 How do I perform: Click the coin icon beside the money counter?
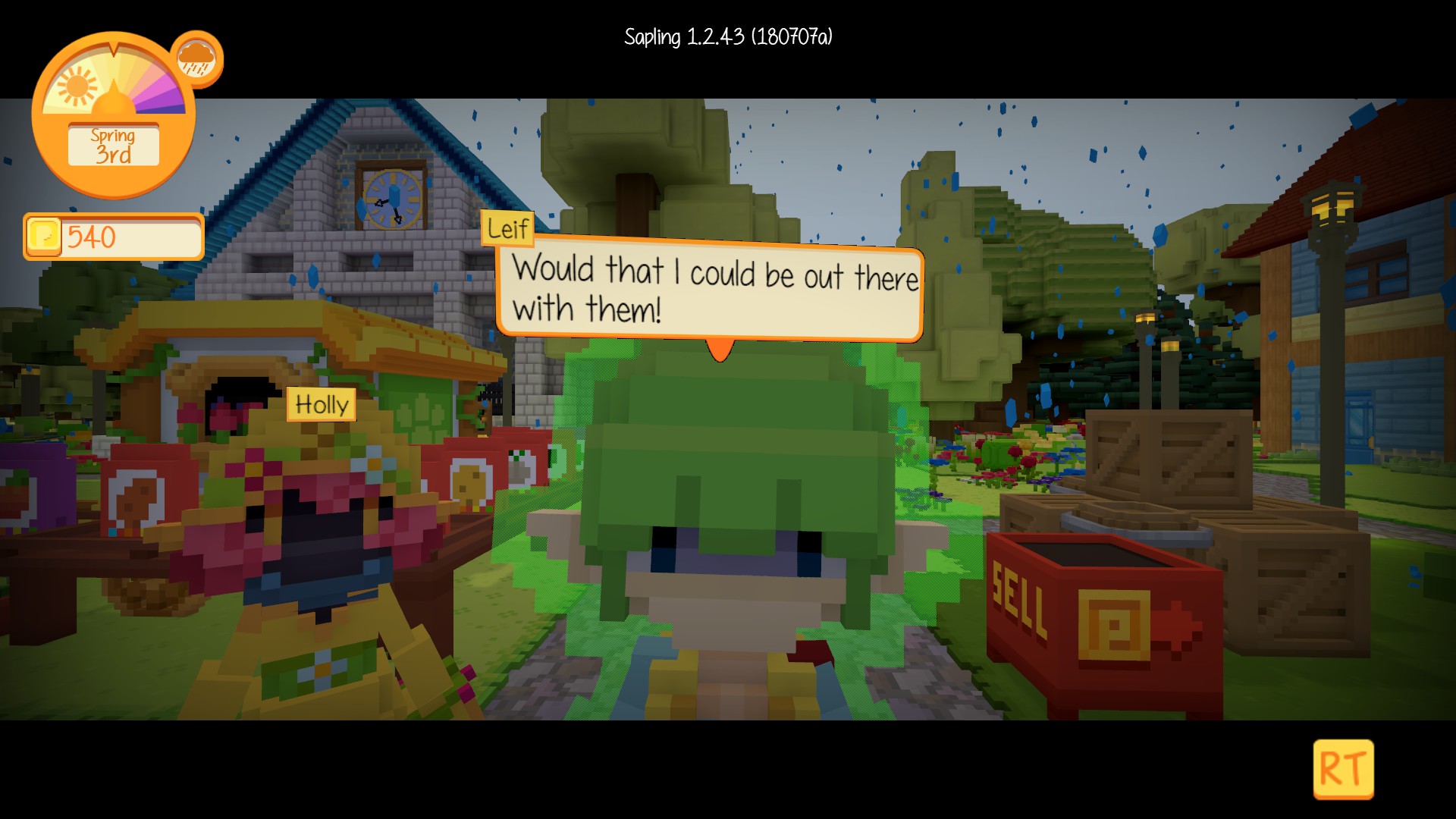(43, 237)
